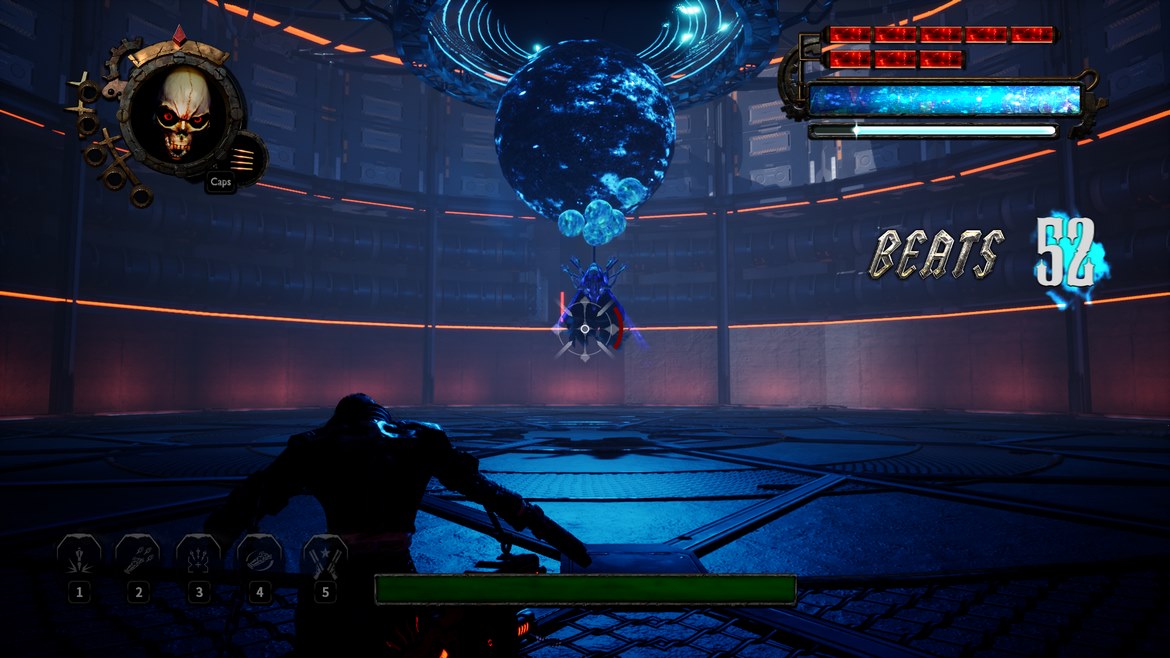
Task: Trigger the upward arrows ability in slot 3
Action: click(x=198, y=557)
